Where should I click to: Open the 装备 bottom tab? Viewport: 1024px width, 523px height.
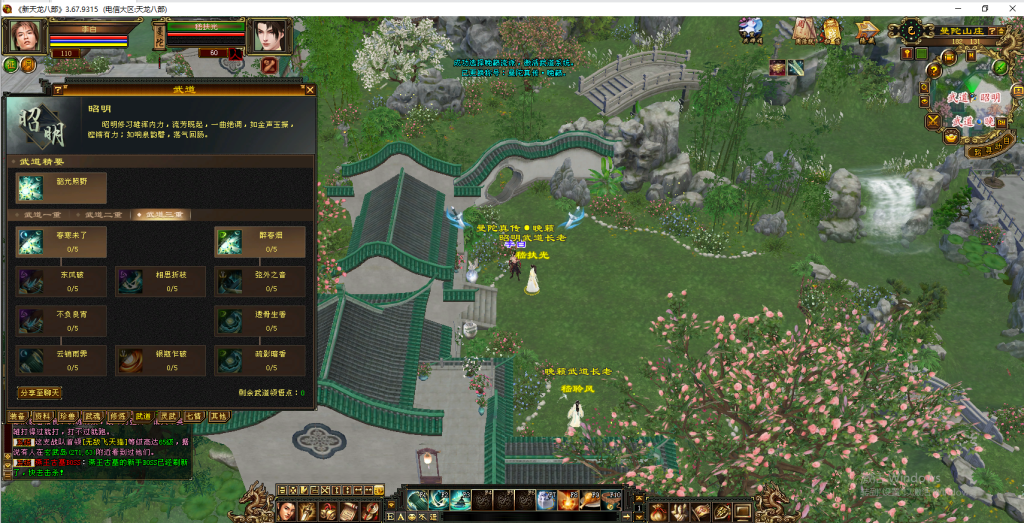coord(17,416)
